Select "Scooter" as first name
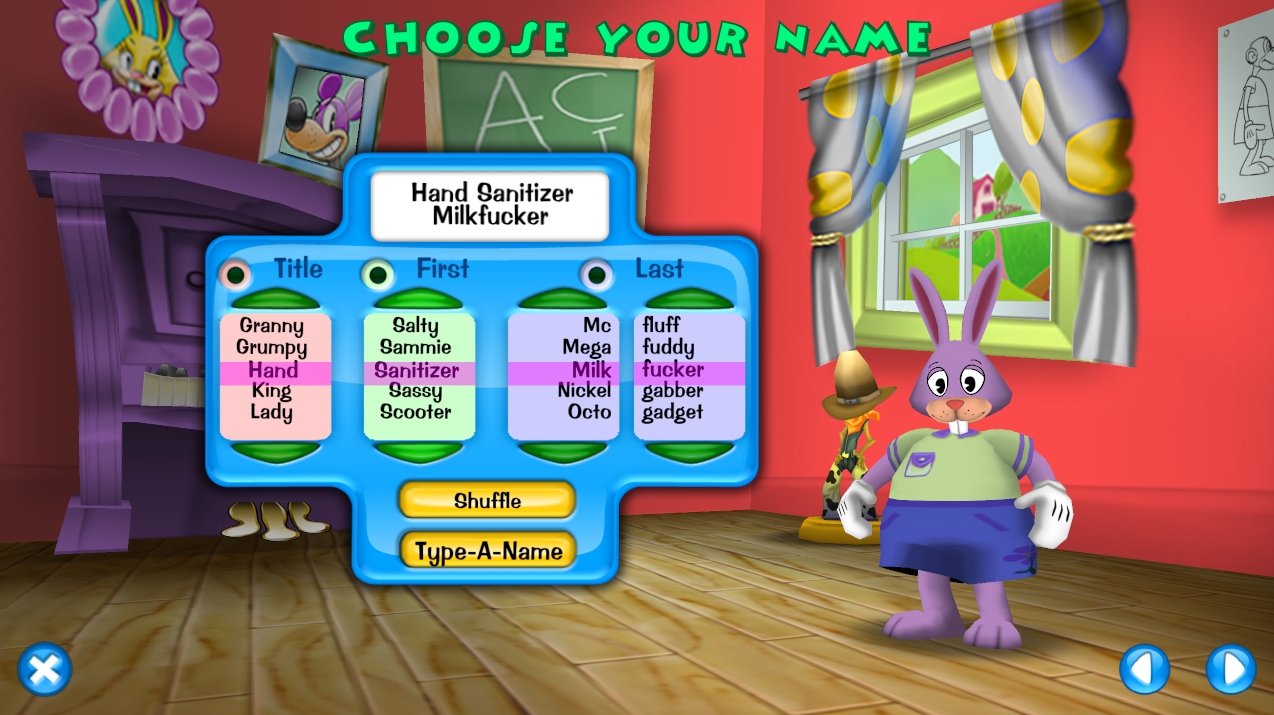The height and width of the screenshot is (715, 1274). coord(416,412)
